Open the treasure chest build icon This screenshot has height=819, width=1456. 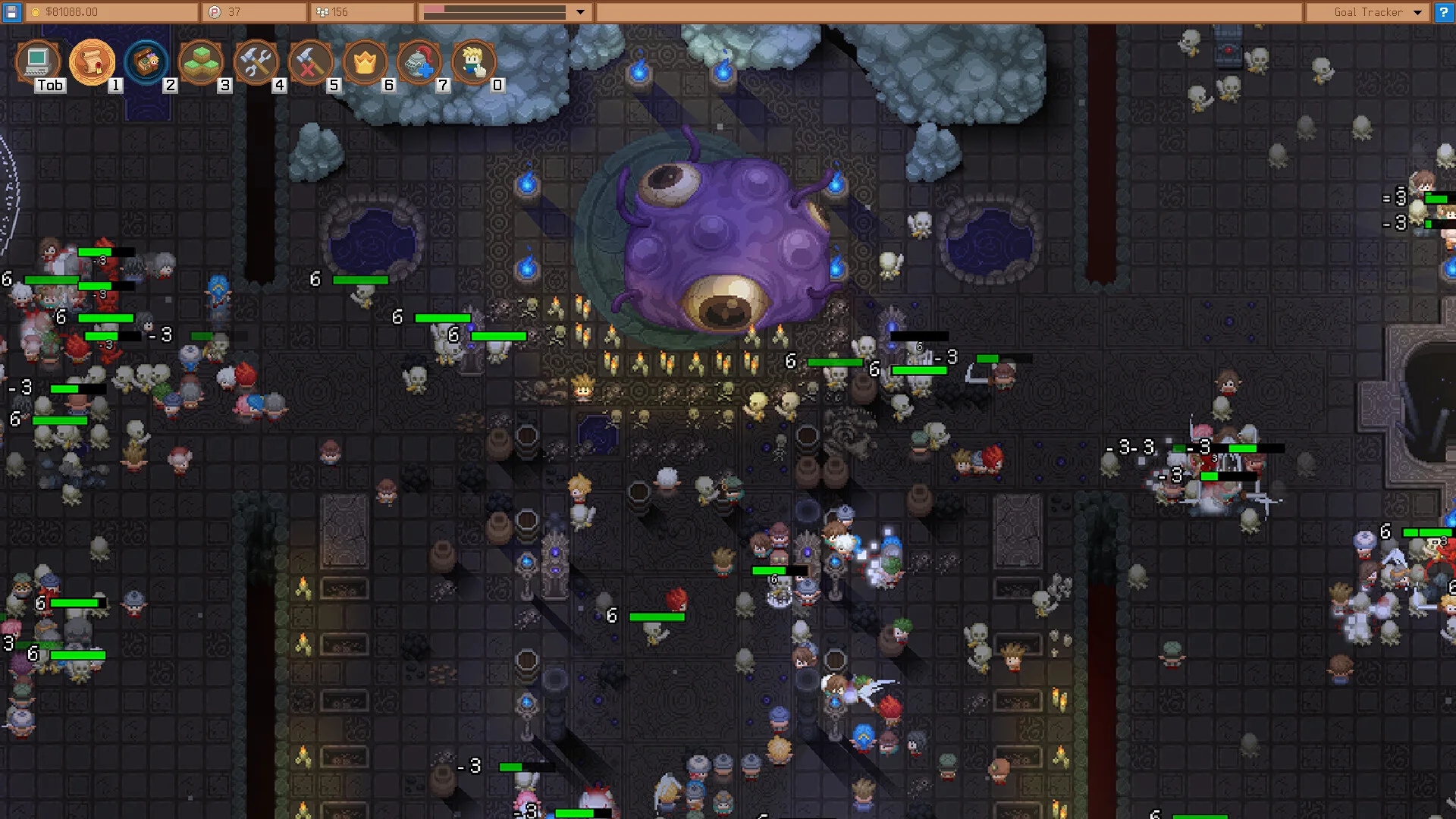pyautogui.click(x=146, y=61)
